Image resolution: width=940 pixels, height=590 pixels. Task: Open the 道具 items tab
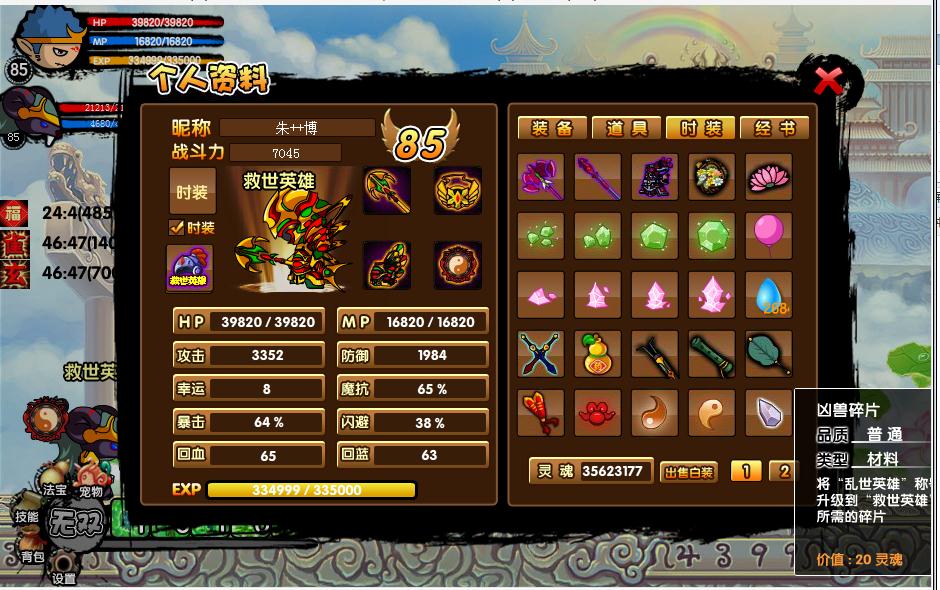click(x=626, y=128)
